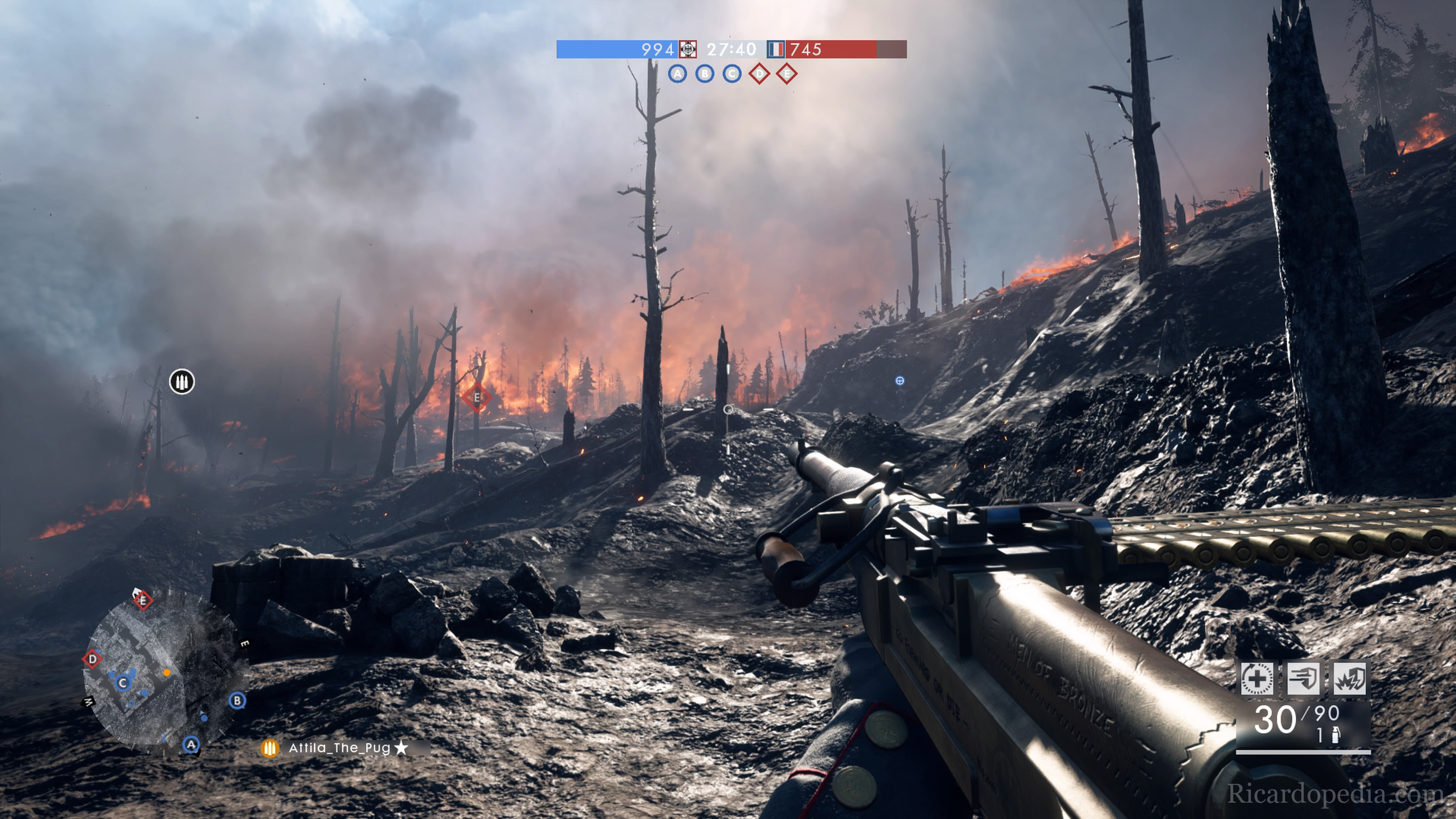1456x819 pixels.
Task: Select enemy objective E in the top flag bar
Action: 787,74
